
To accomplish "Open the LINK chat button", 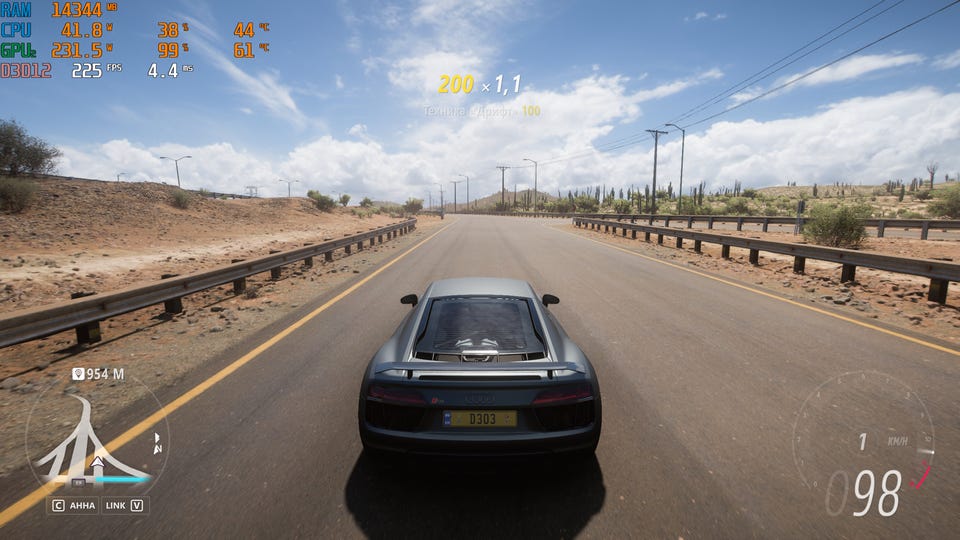I will [125, 505].
